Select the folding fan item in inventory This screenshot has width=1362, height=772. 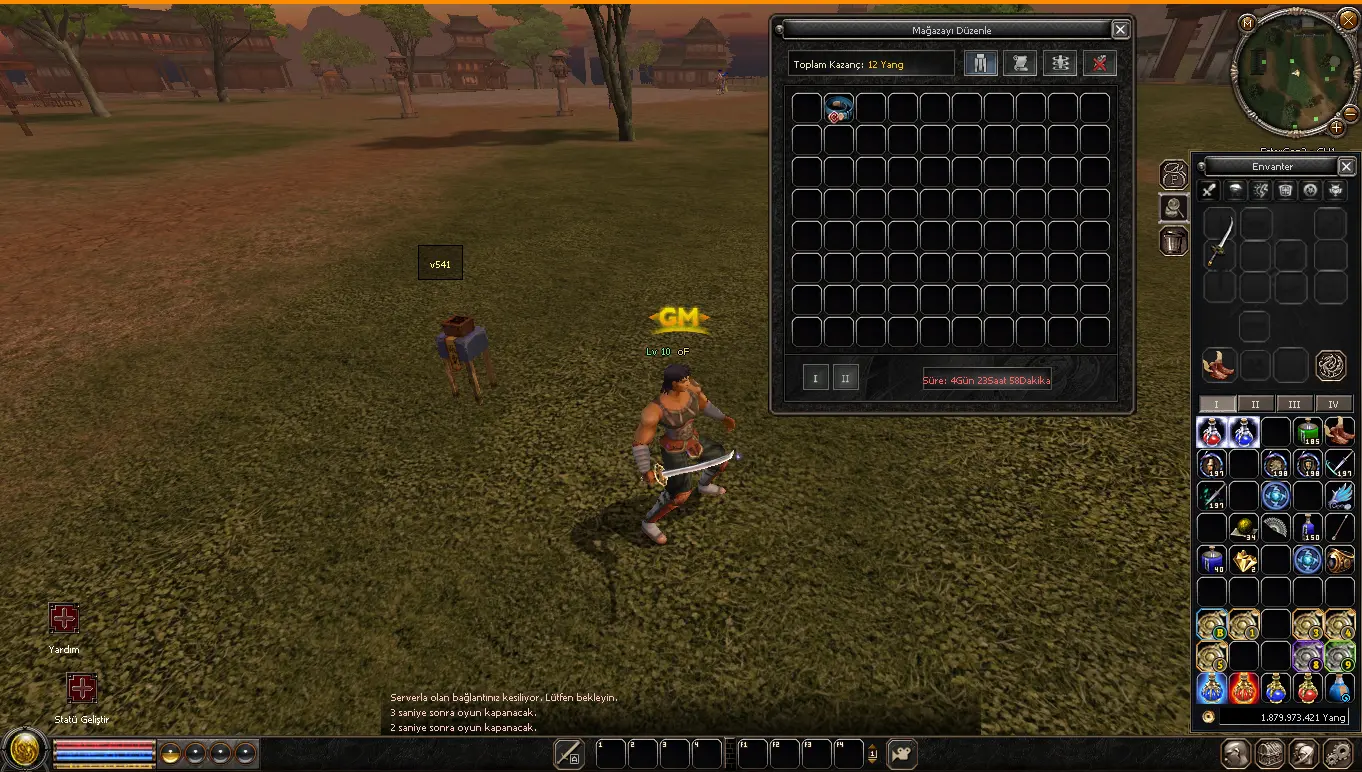[x=1275, y=527]
